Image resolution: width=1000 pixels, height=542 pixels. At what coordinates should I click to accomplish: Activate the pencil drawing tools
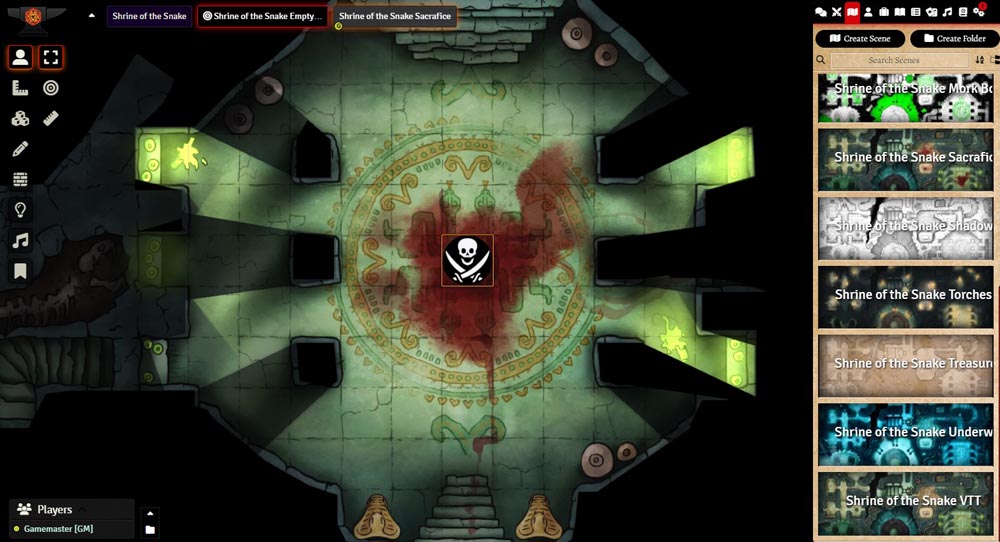point(20,149)
